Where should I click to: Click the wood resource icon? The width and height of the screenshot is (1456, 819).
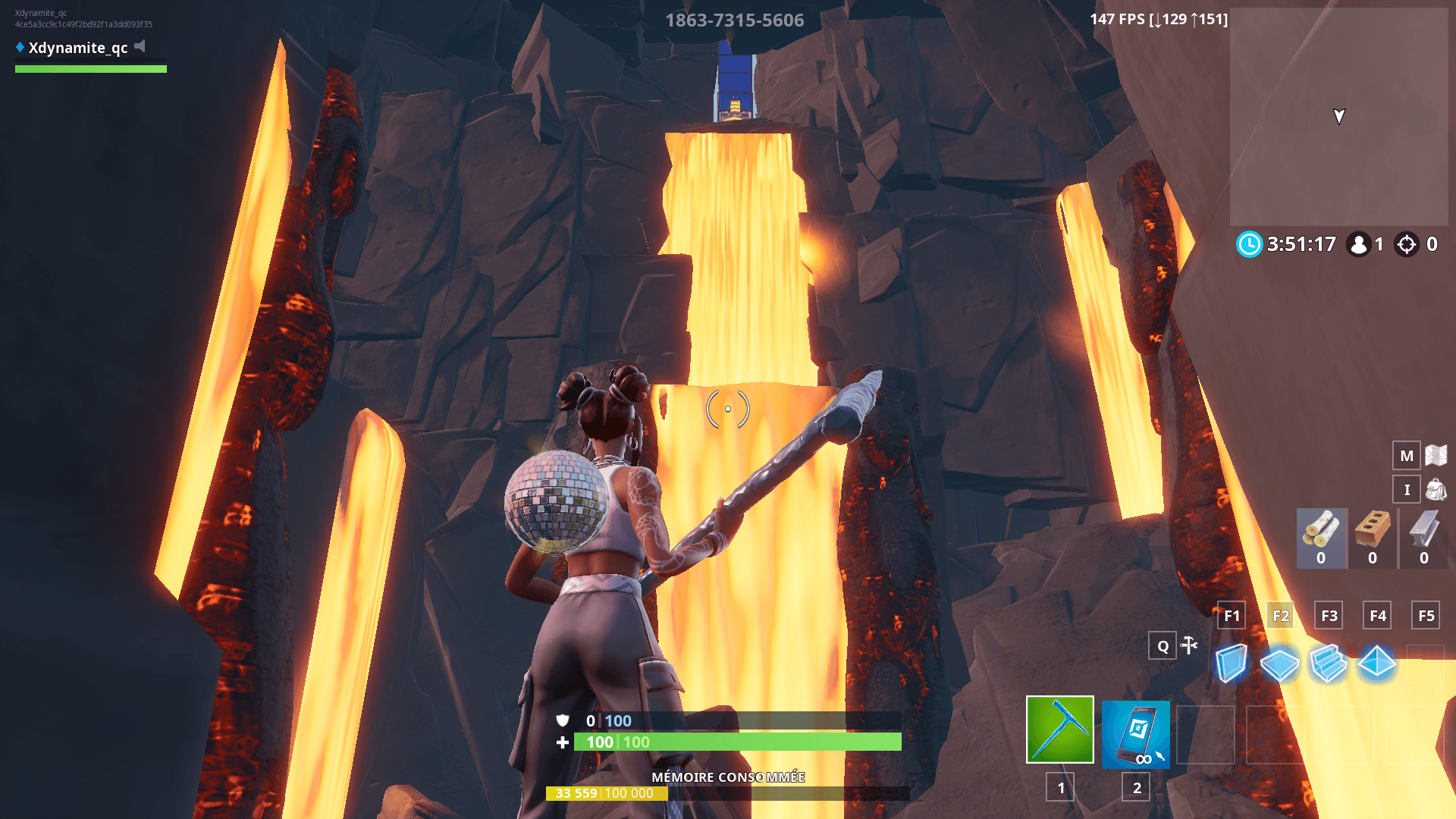(1322, 531)
